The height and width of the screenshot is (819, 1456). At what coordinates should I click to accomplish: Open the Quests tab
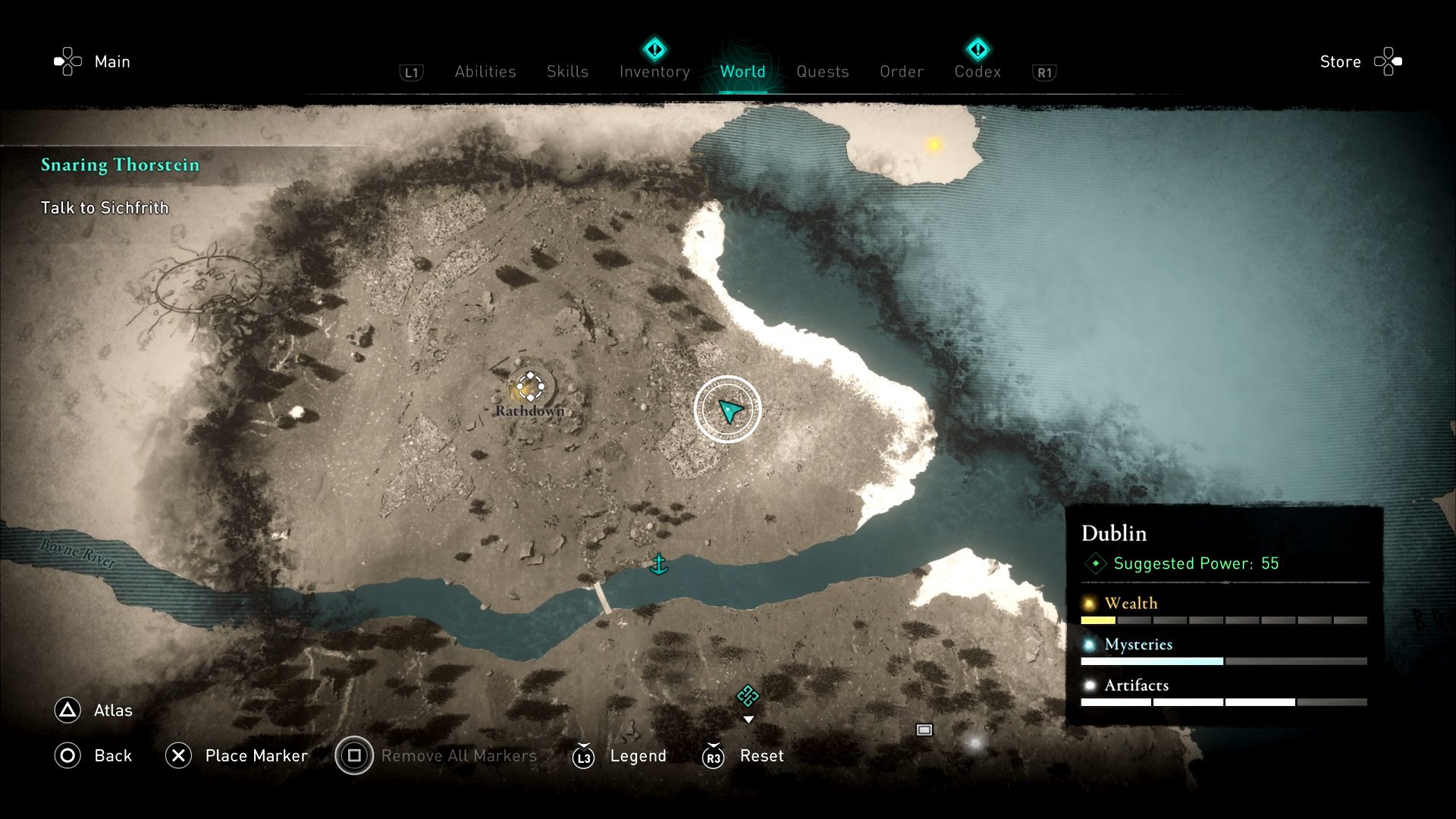click(822, 71)
